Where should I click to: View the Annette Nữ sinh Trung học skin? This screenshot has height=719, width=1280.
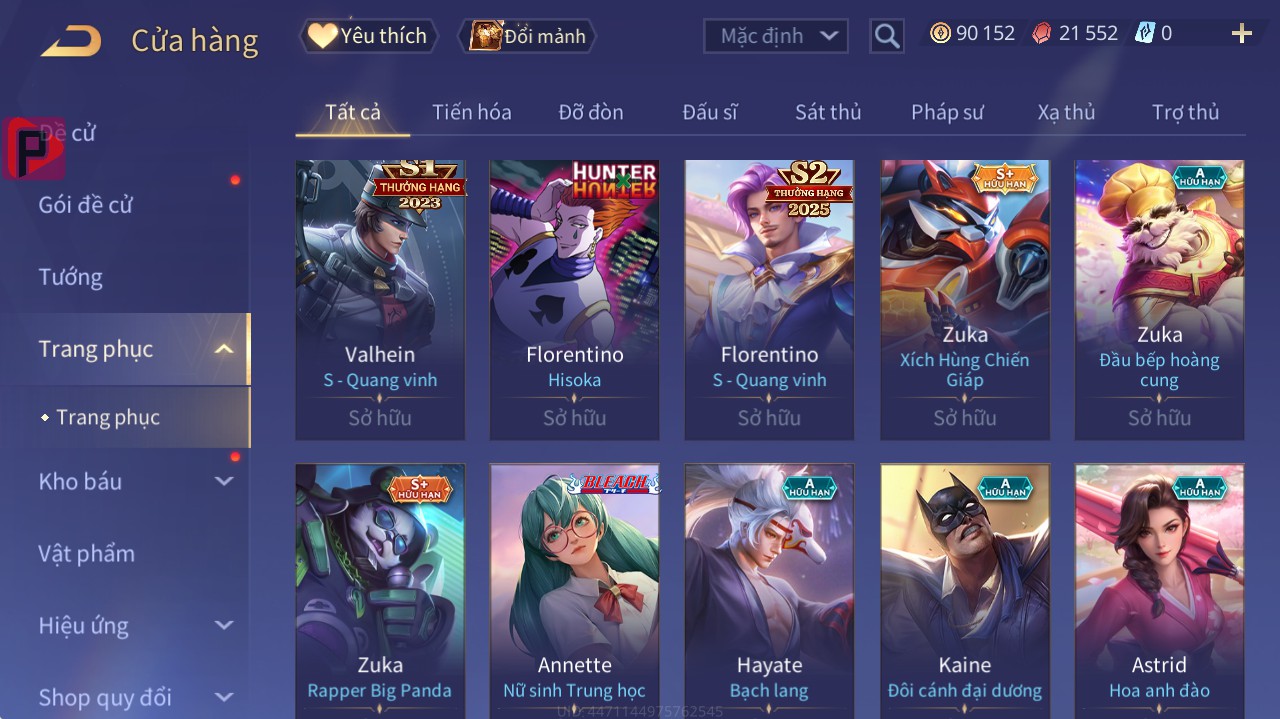point(574,590)
